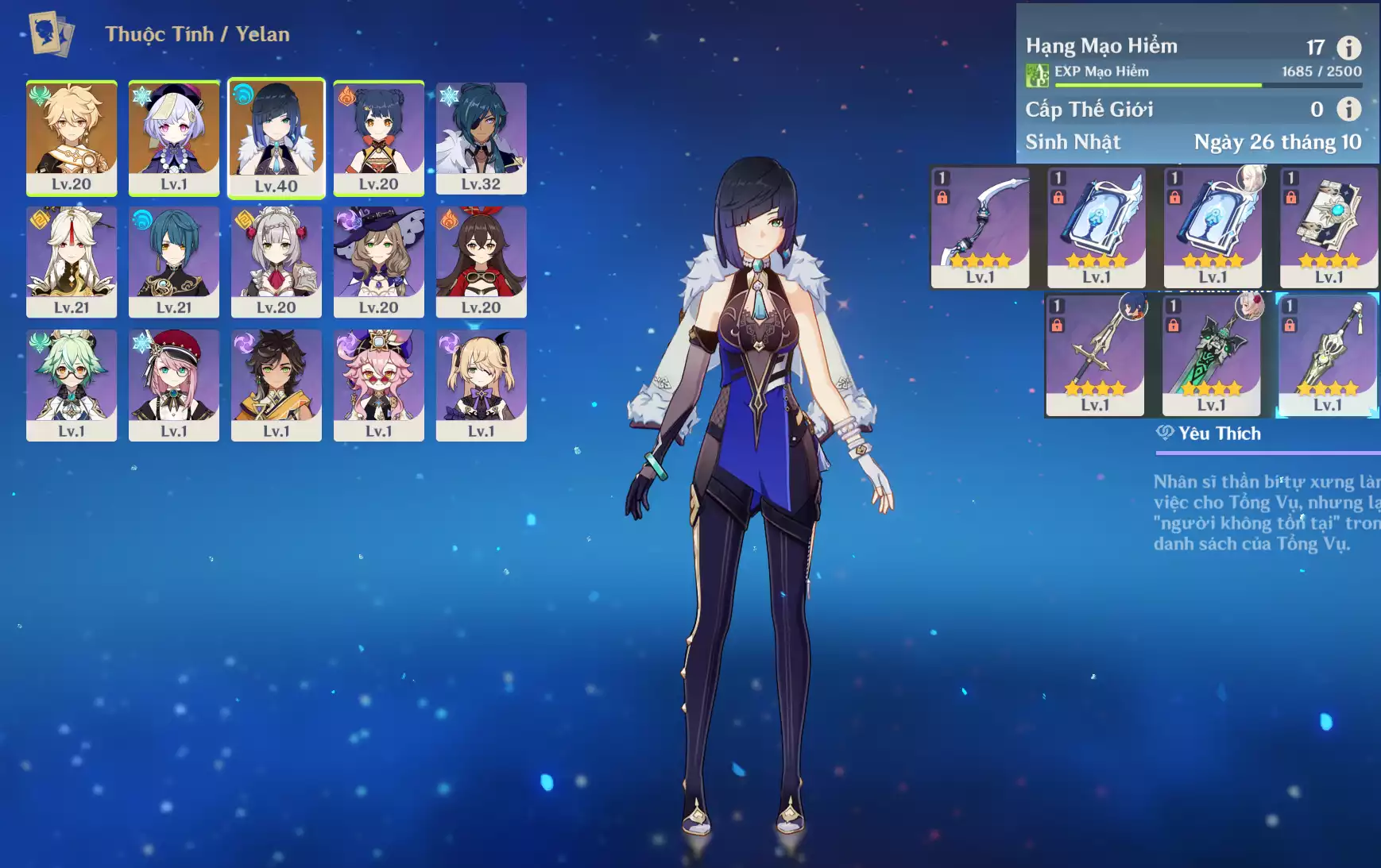Choose the green claymore weapon slot

click(1211, 355)
